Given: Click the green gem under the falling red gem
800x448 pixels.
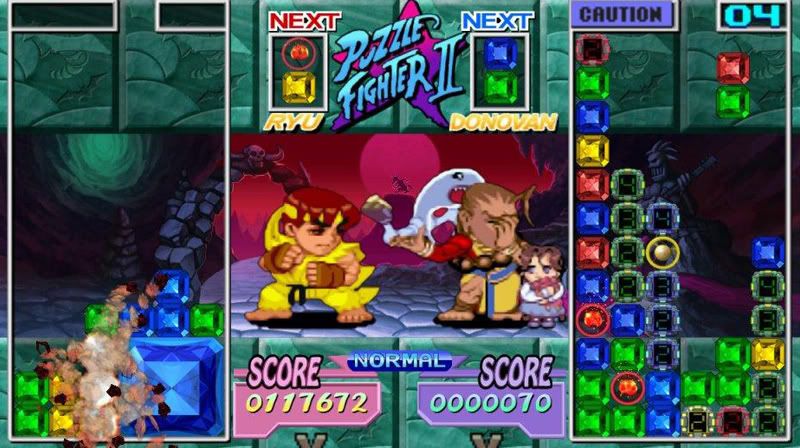Looking at the screenshot, I should (x=733, y=101).
